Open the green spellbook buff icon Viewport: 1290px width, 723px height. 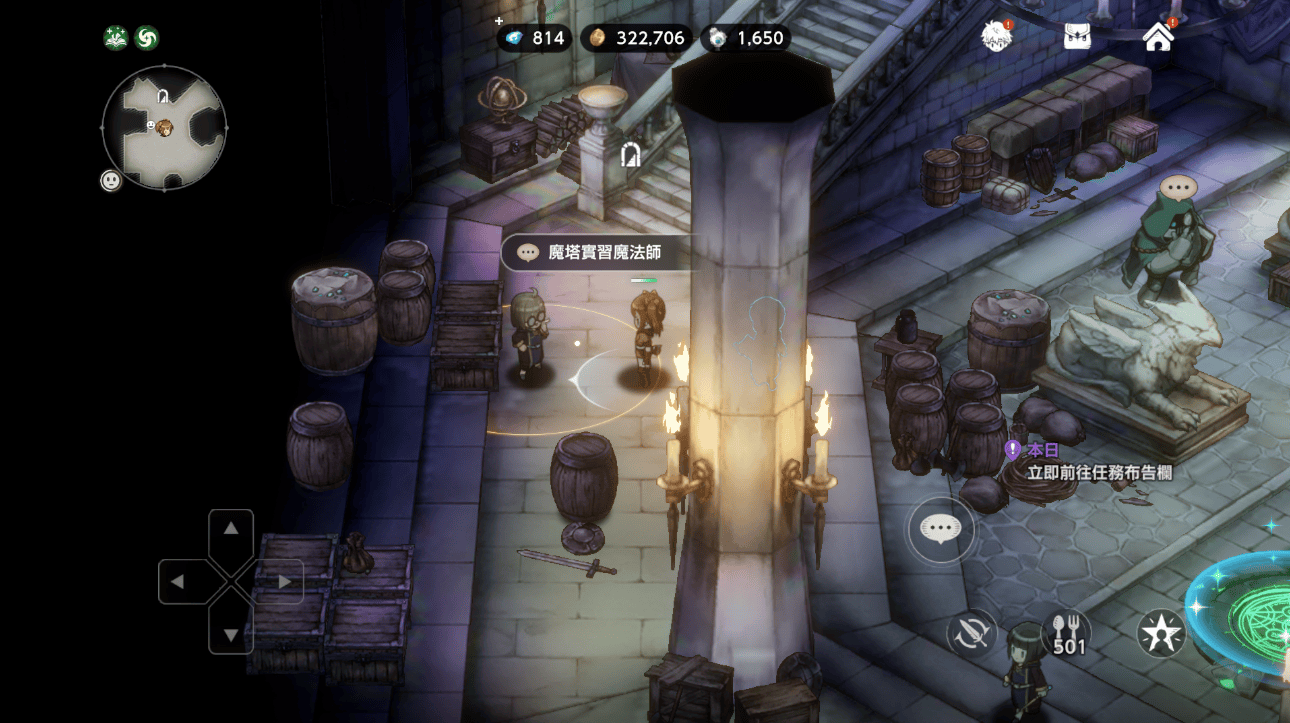pos(116,38)
